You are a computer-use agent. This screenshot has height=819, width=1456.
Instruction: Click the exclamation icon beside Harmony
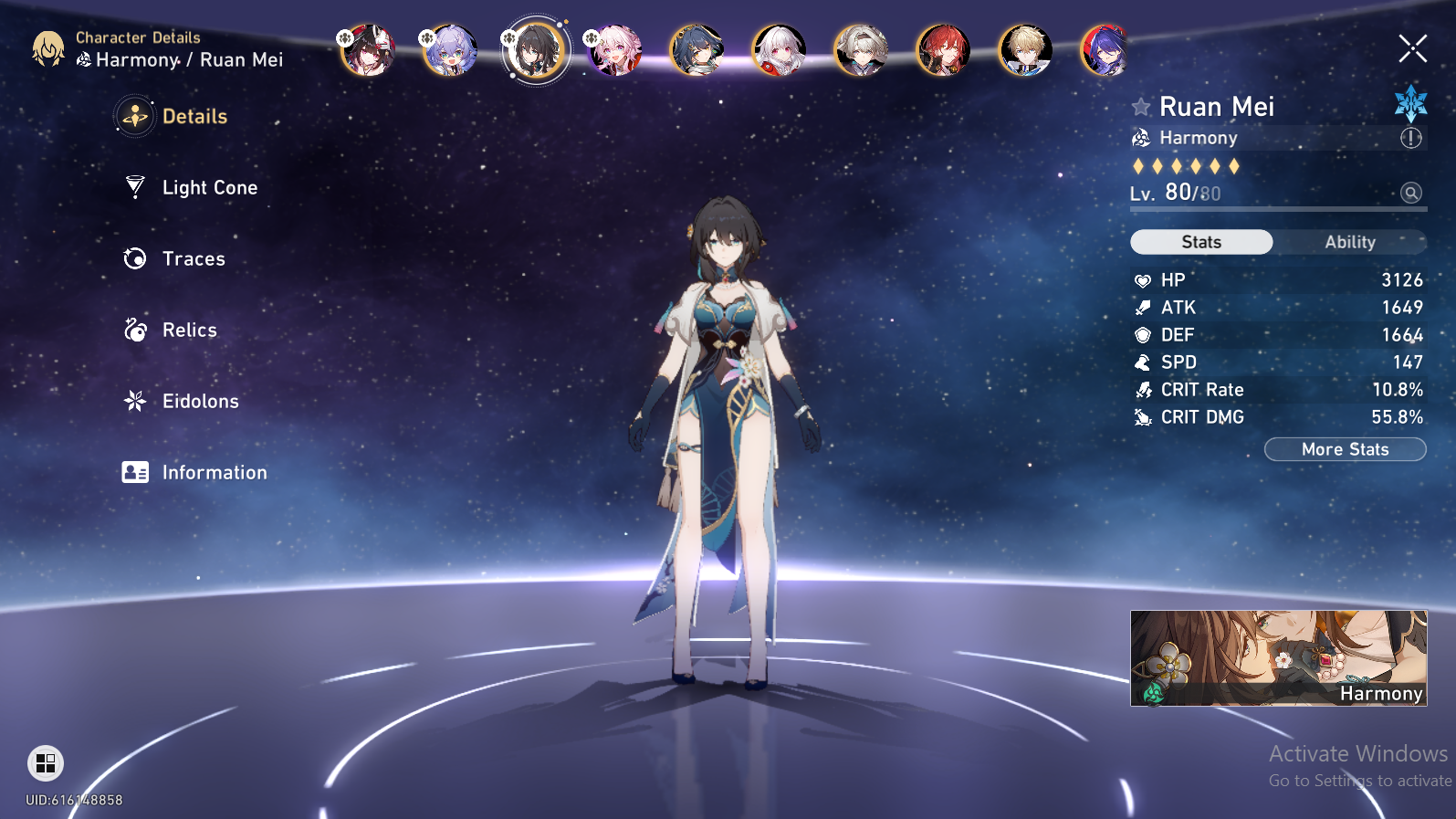(1409, 138)
